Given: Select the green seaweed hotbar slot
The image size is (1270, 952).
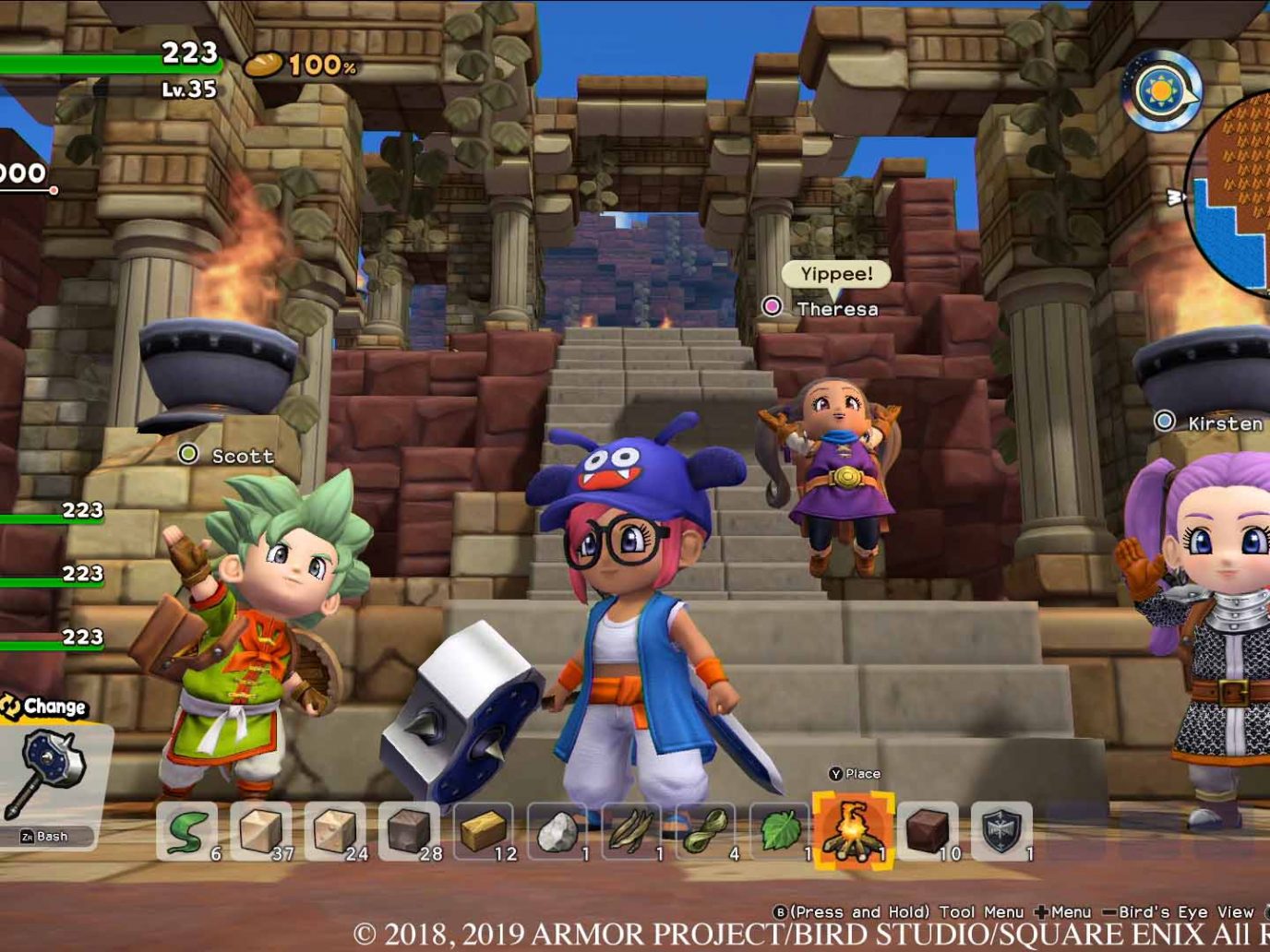Looking at the screenshot, I should [186, 831].
